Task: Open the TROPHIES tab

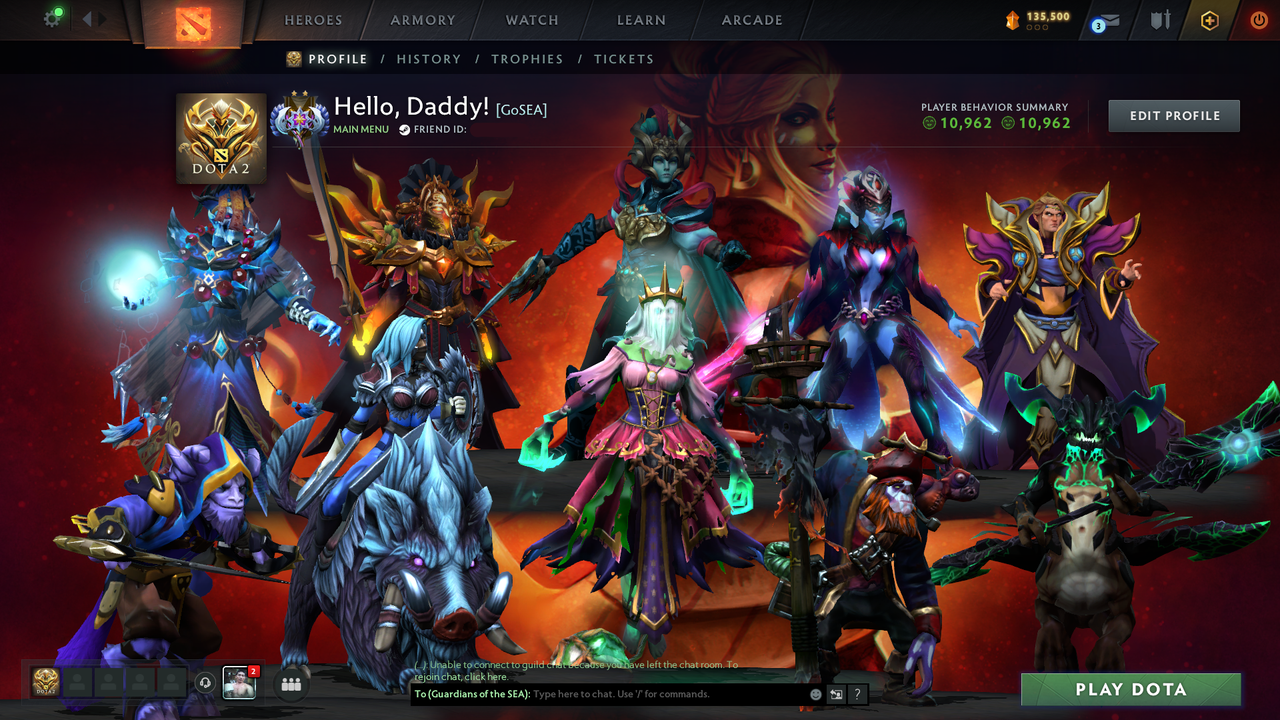Action: pos(527,59)
